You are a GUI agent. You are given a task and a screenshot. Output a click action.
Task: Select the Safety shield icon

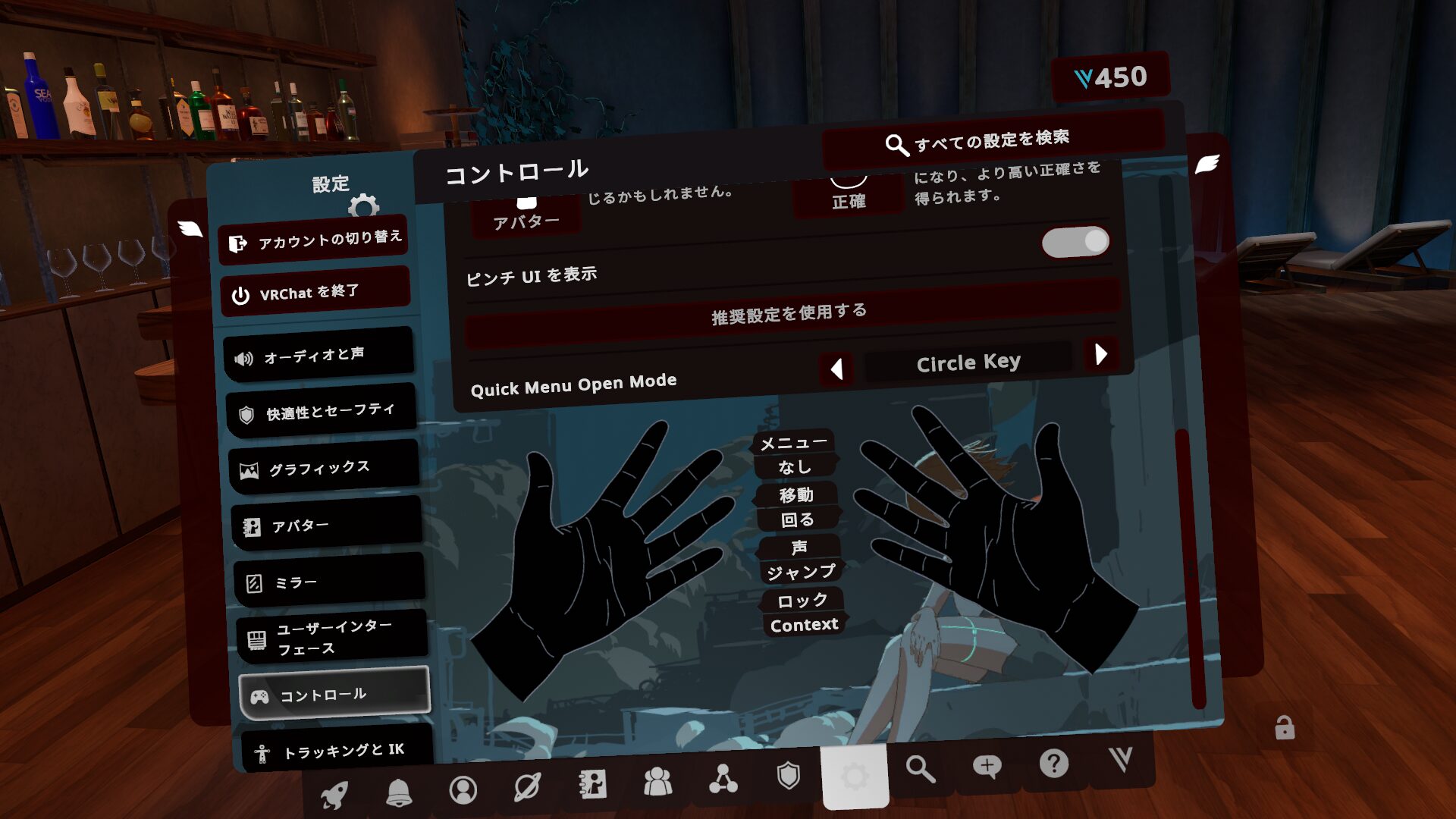789,773
